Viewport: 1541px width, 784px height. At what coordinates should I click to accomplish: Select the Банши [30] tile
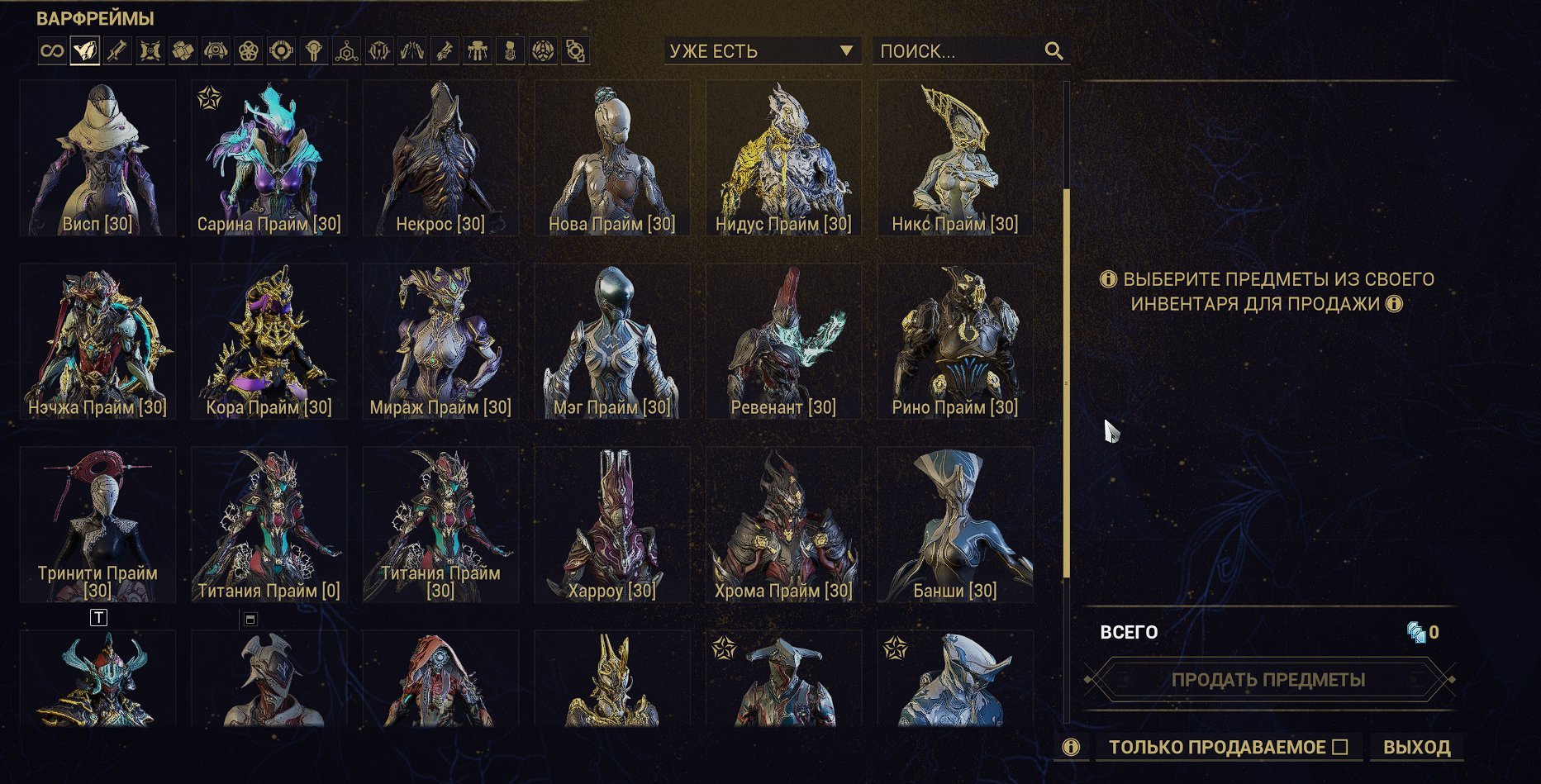click(x=955, y=525)
